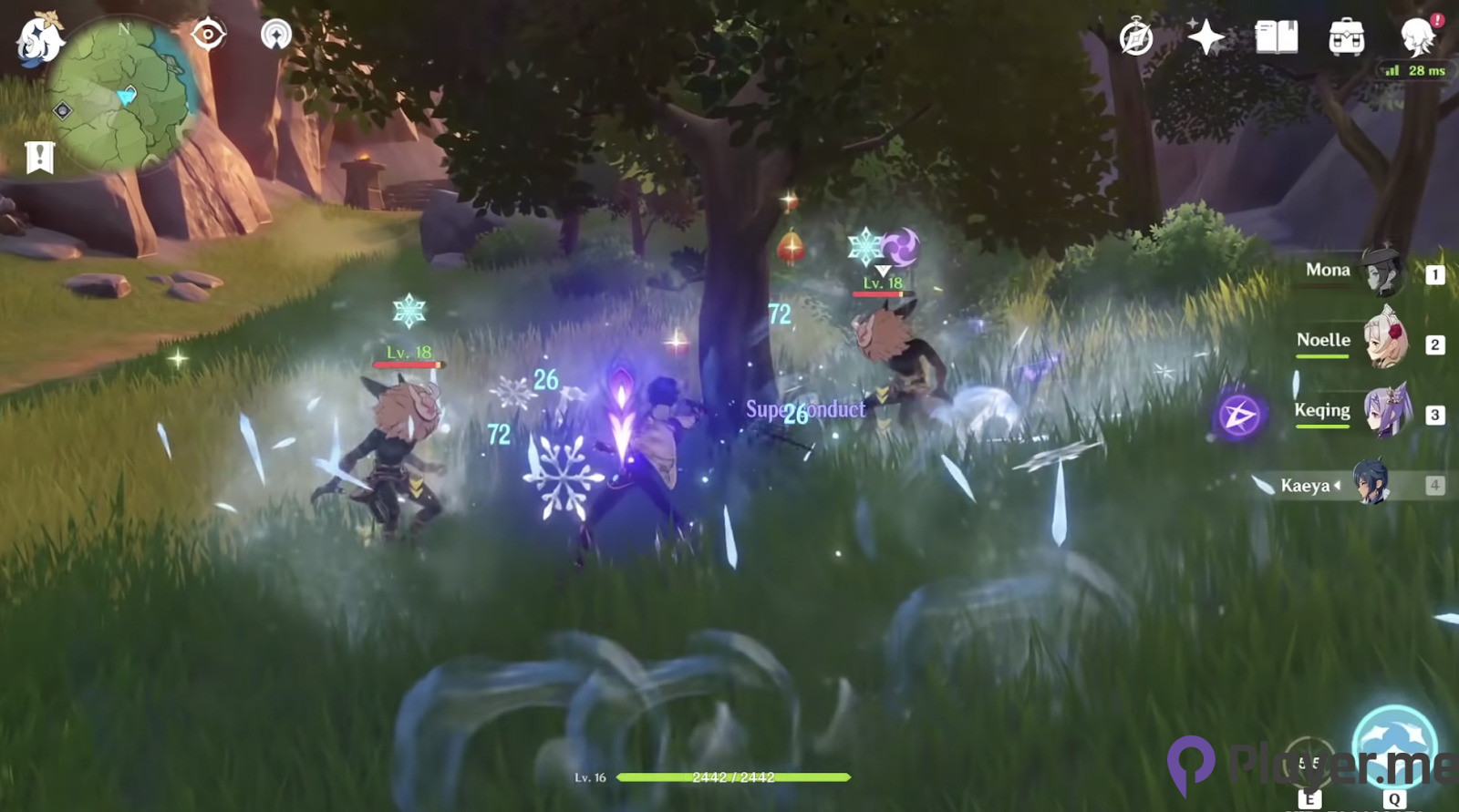Viewport: 1459px width, 812px height.
Task: Open the quest banner with exclamation mark
Action: [39, 157]
